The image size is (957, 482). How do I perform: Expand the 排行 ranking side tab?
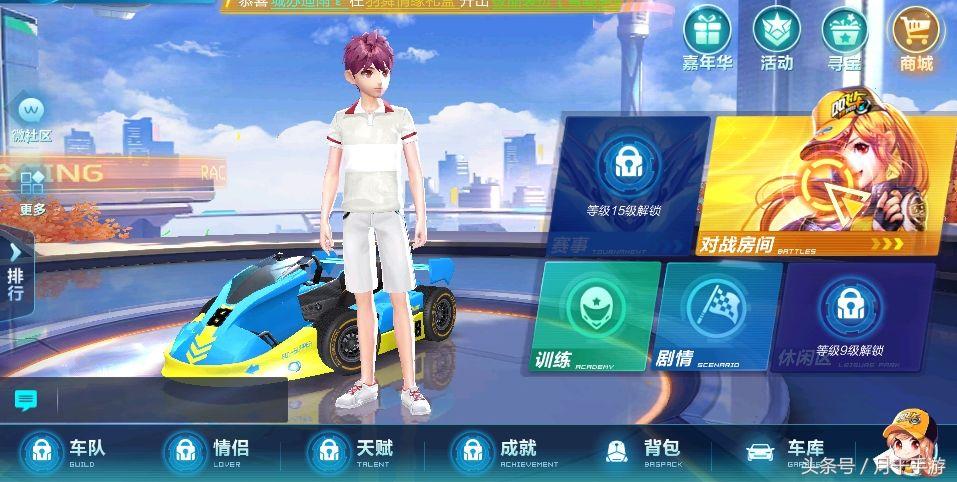(x=16, y=270)
